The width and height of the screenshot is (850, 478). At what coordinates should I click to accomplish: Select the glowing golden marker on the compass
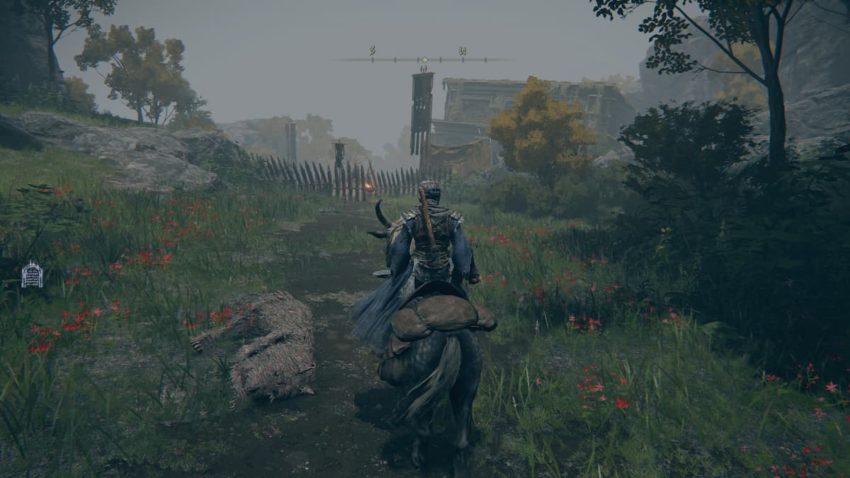point(423,60)
